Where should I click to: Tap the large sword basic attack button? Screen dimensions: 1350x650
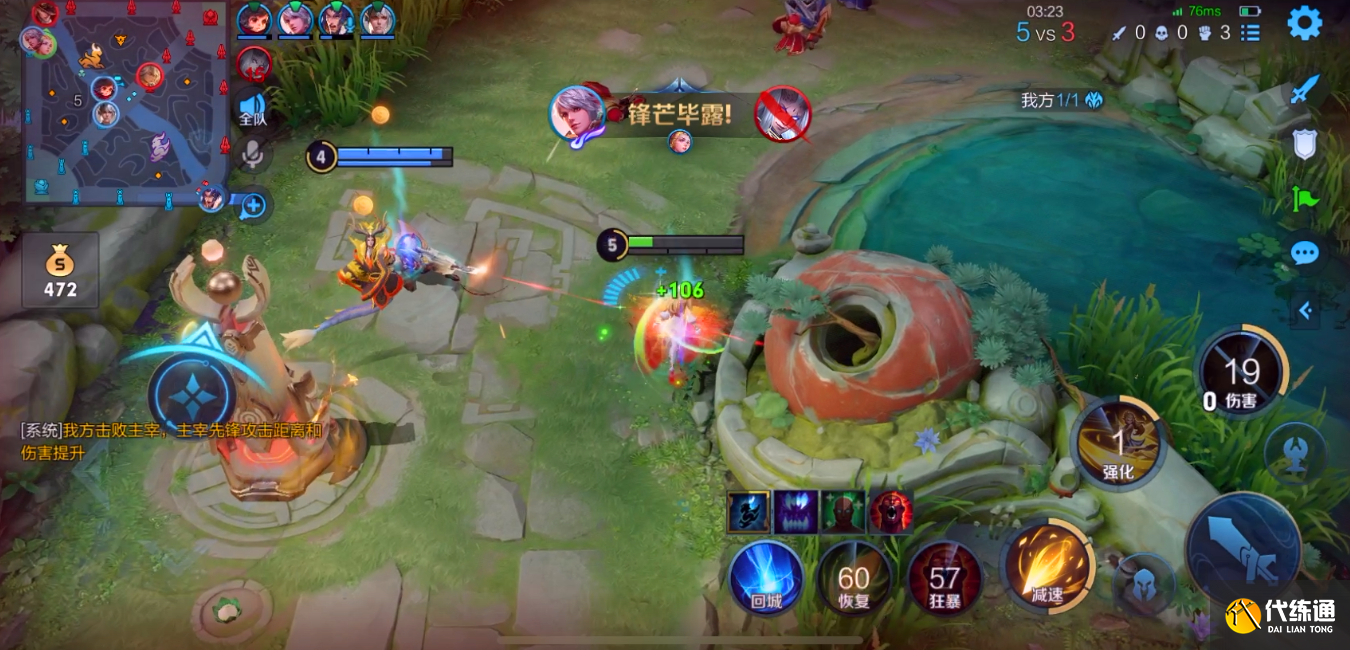[1243, 548]
